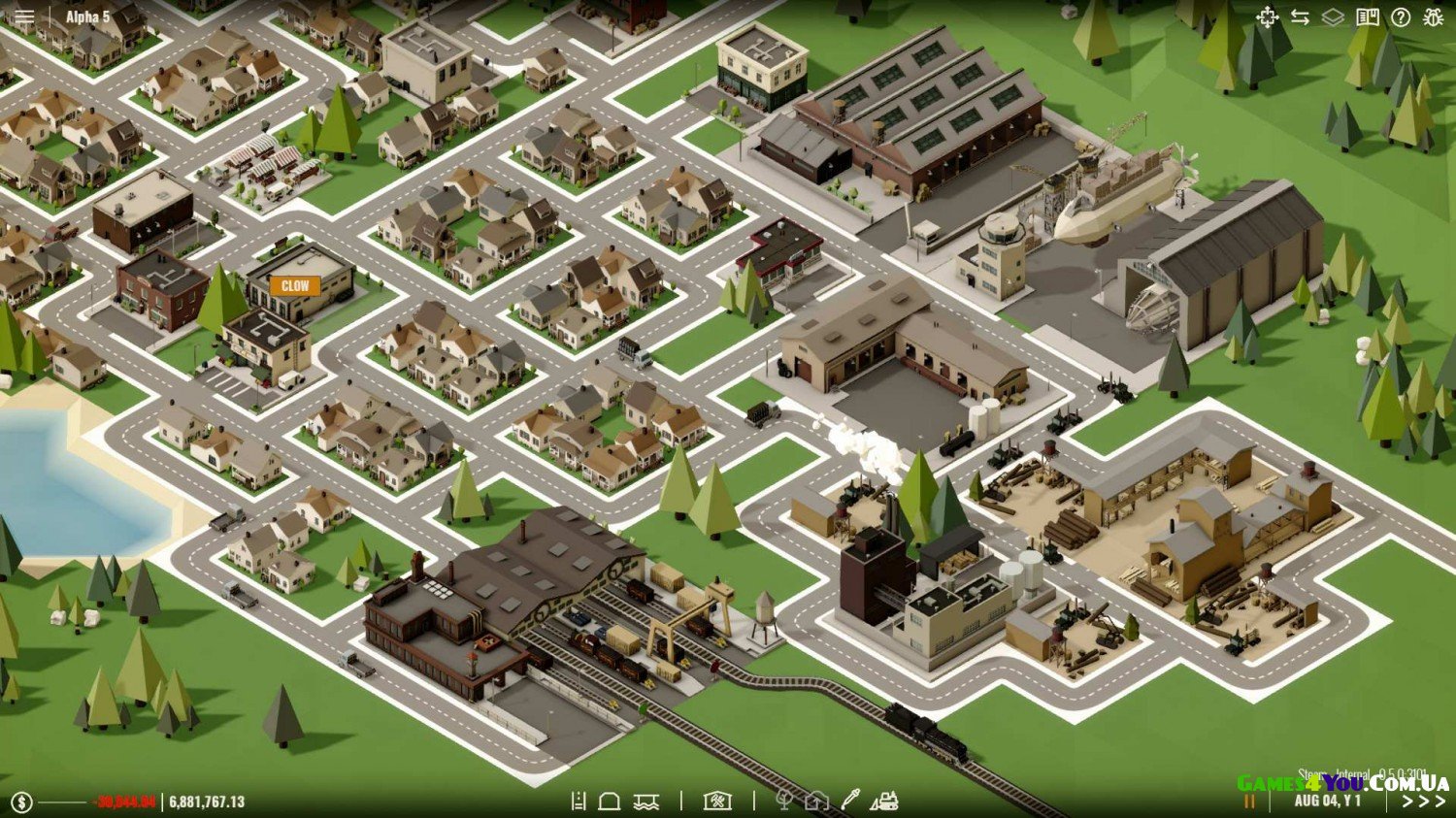This screenshot has width=1456, height=818.
Task: Speed up time with triple arrows
Action: click(1423, 802)
